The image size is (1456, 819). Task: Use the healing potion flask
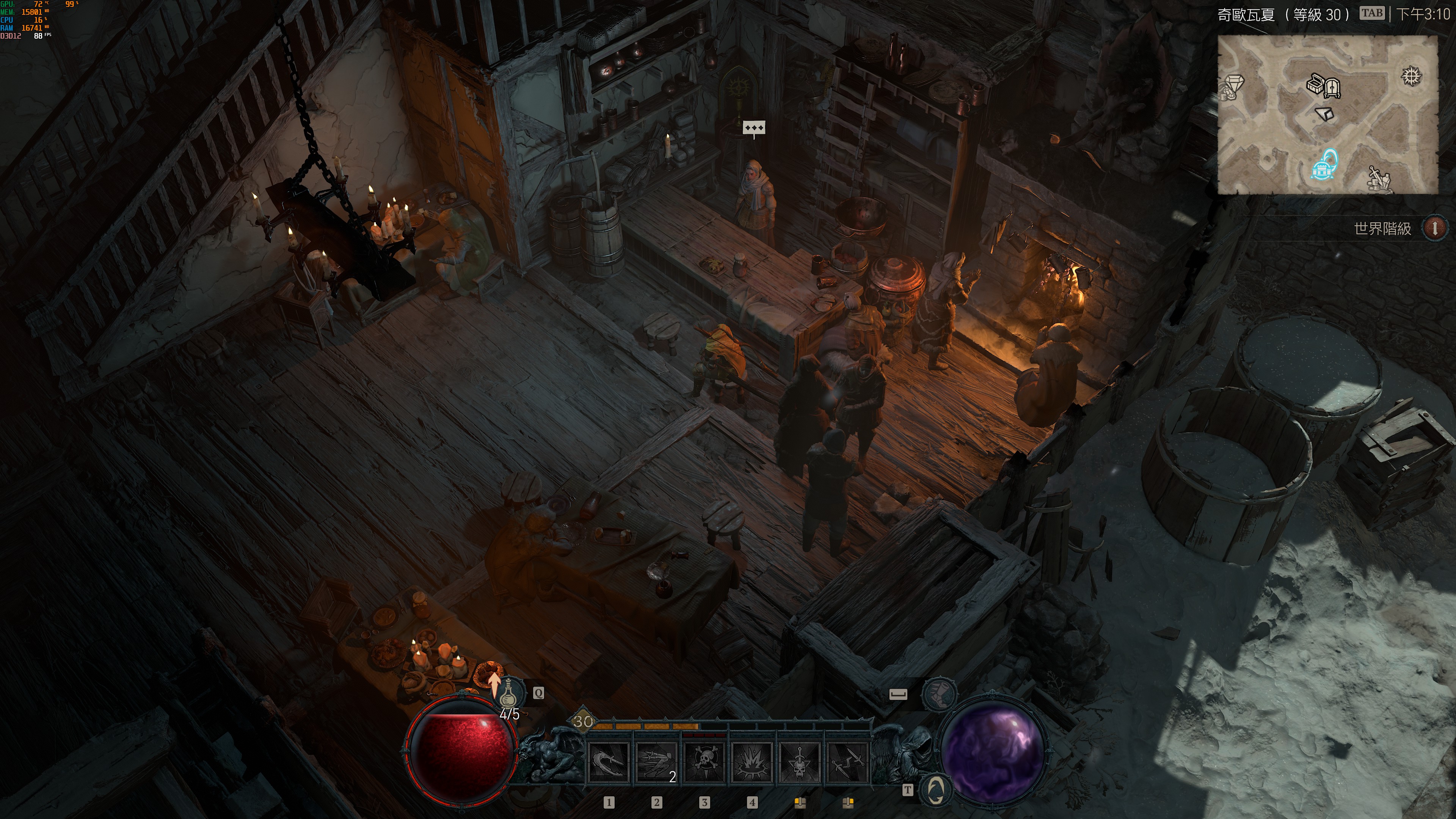[x=509, y=692]
